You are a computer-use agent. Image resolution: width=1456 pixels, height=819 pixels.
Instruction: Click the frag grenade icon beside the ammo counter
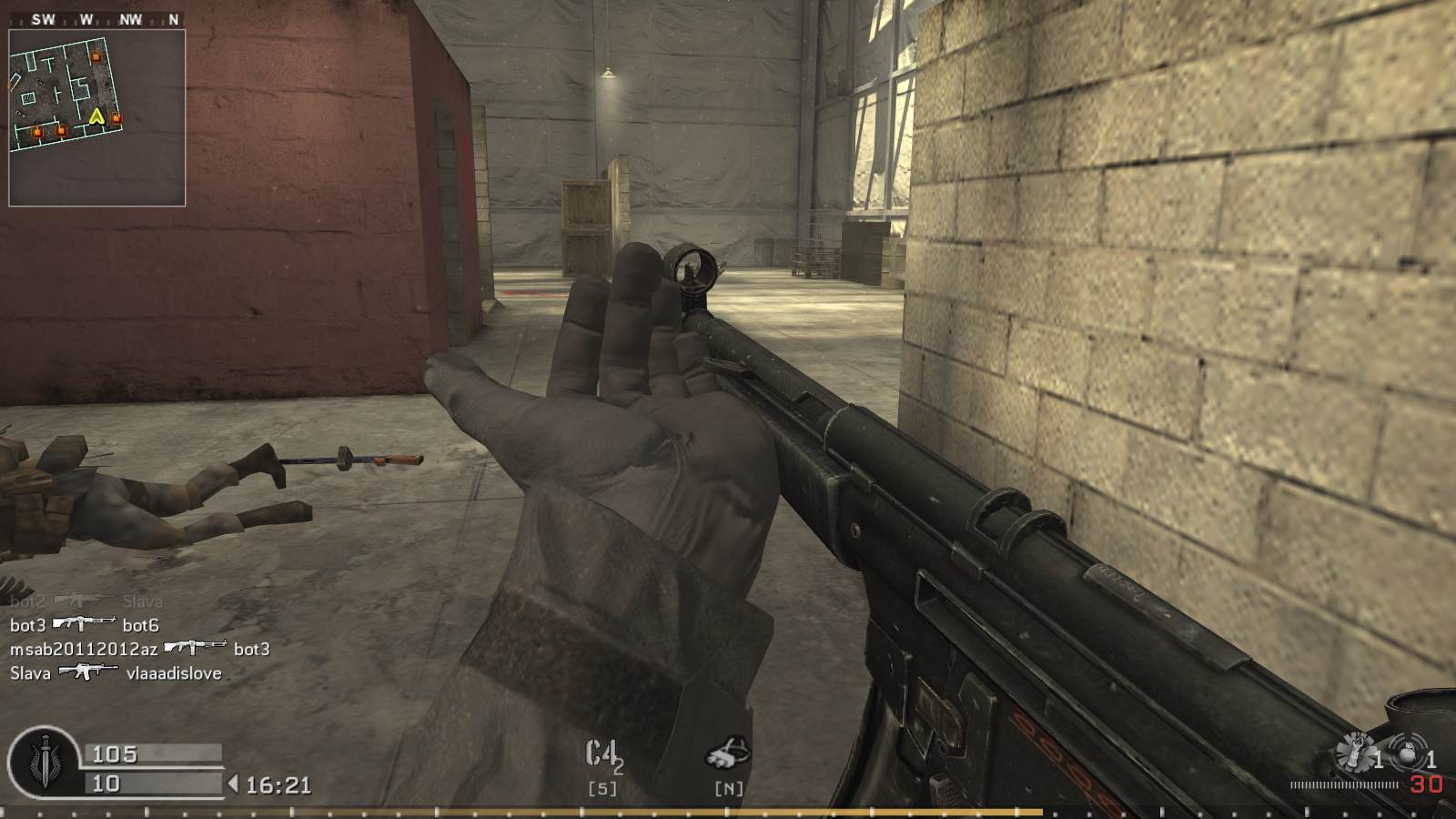(1355, 753)
